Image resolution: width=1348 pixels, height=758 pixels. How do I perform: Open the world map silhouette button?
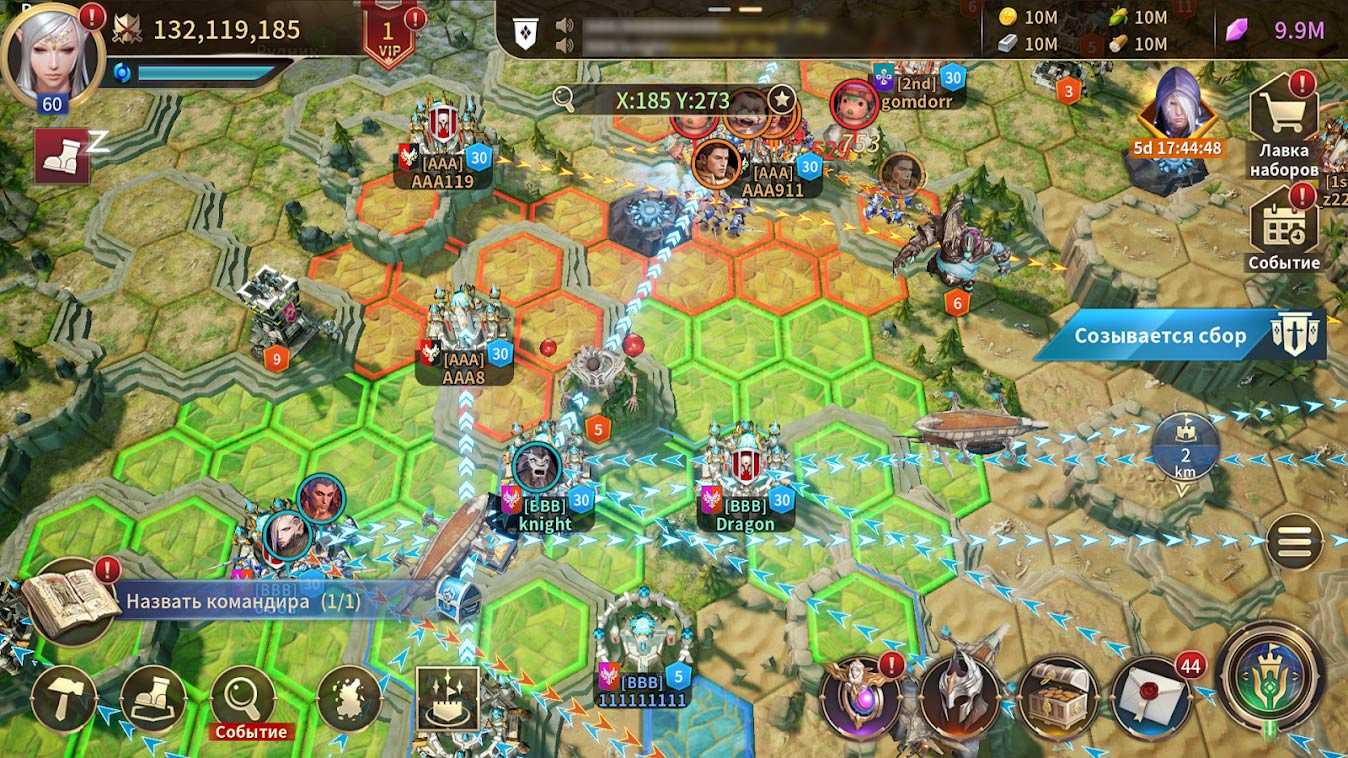[350, 698]
